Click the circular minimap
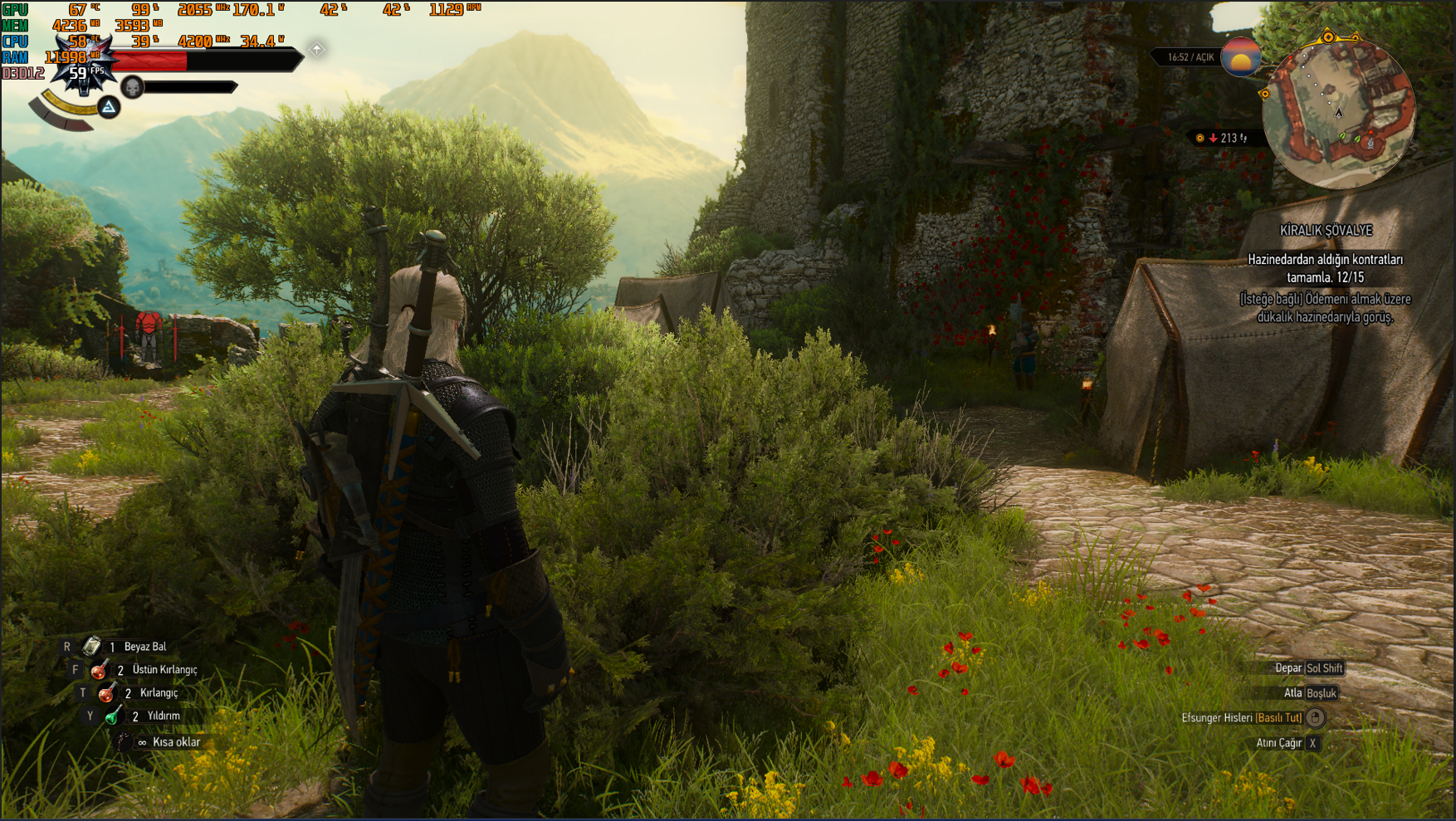This screenshot has width=1456, height=821. click(x=1337, y=113)
